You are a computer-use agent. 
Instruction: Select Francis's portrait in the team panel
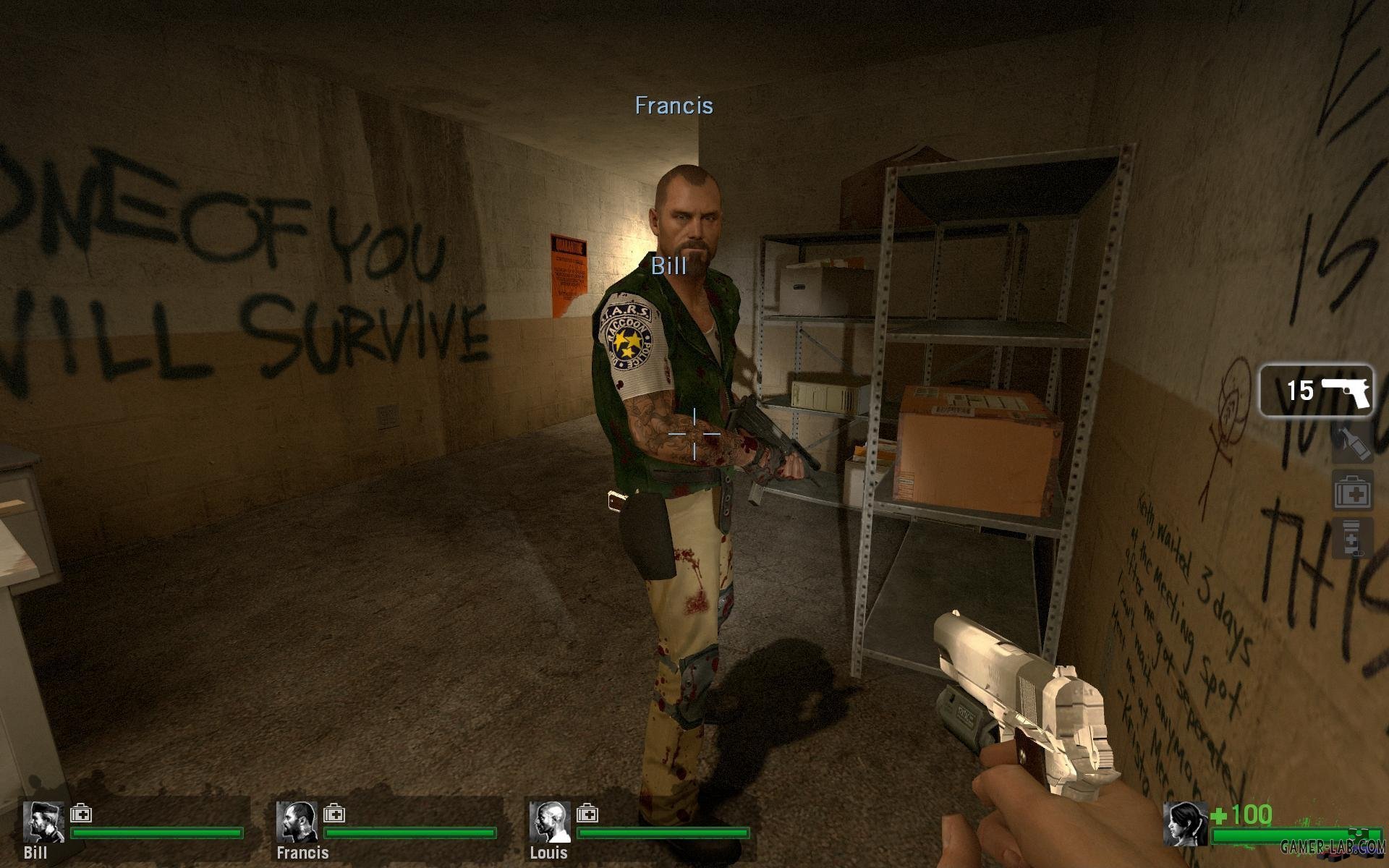pos(297,822)
